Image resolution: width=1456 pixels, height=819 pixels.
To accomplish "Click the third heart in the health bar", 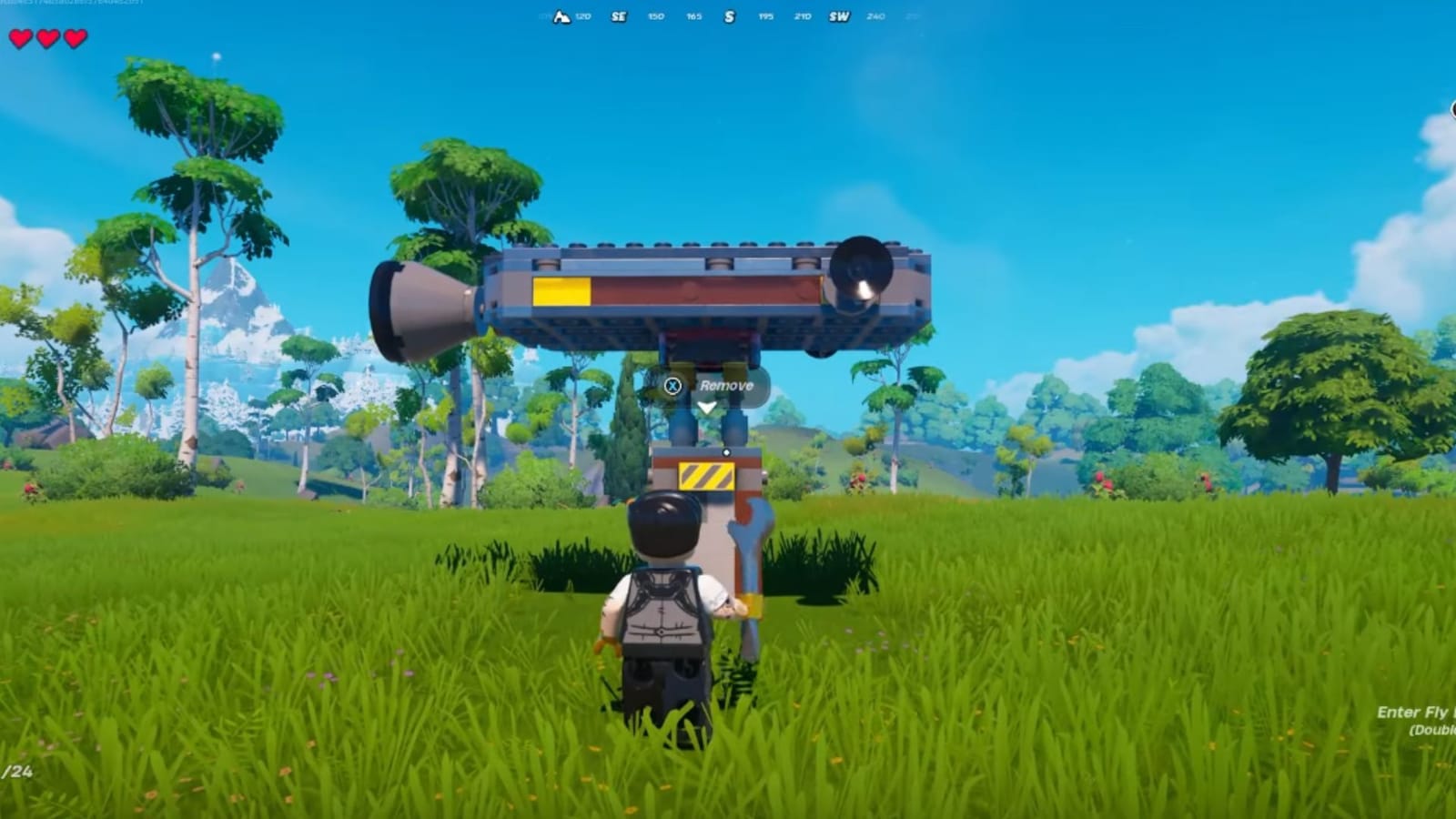I will (x=75, y=38).
